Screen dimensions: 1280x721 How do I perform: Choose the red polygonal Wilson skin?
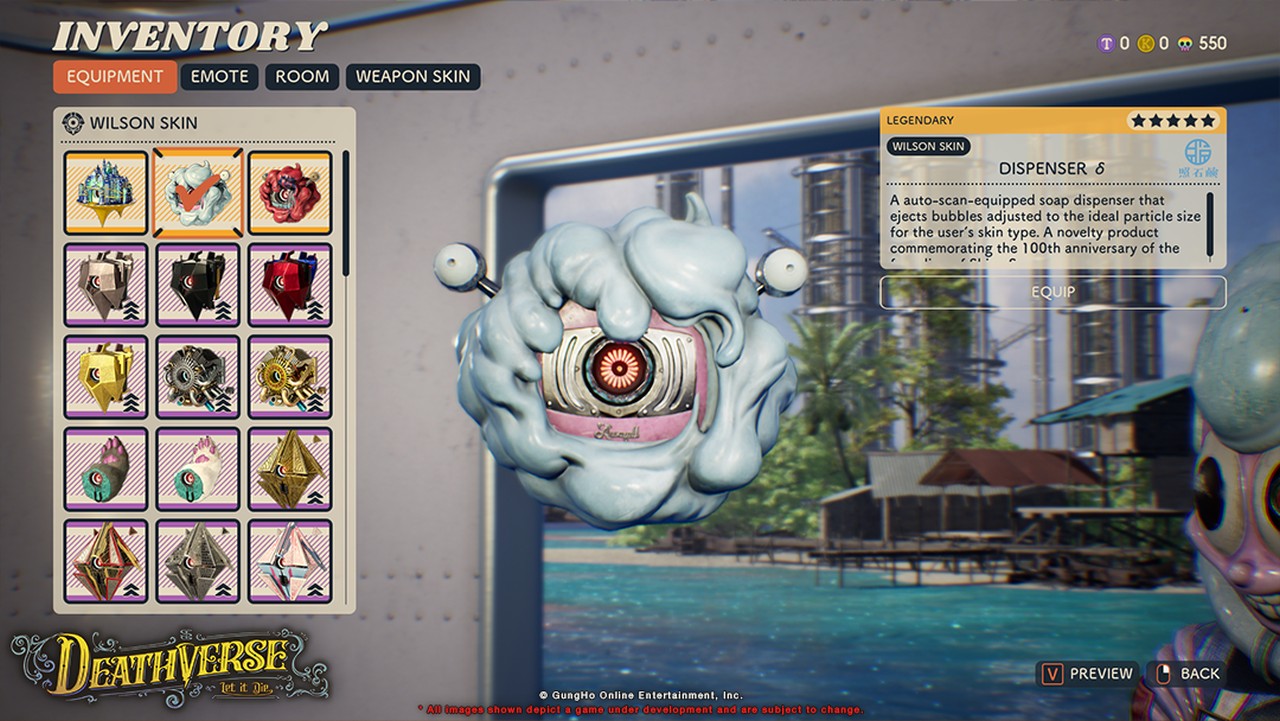[x=290, y=285]
